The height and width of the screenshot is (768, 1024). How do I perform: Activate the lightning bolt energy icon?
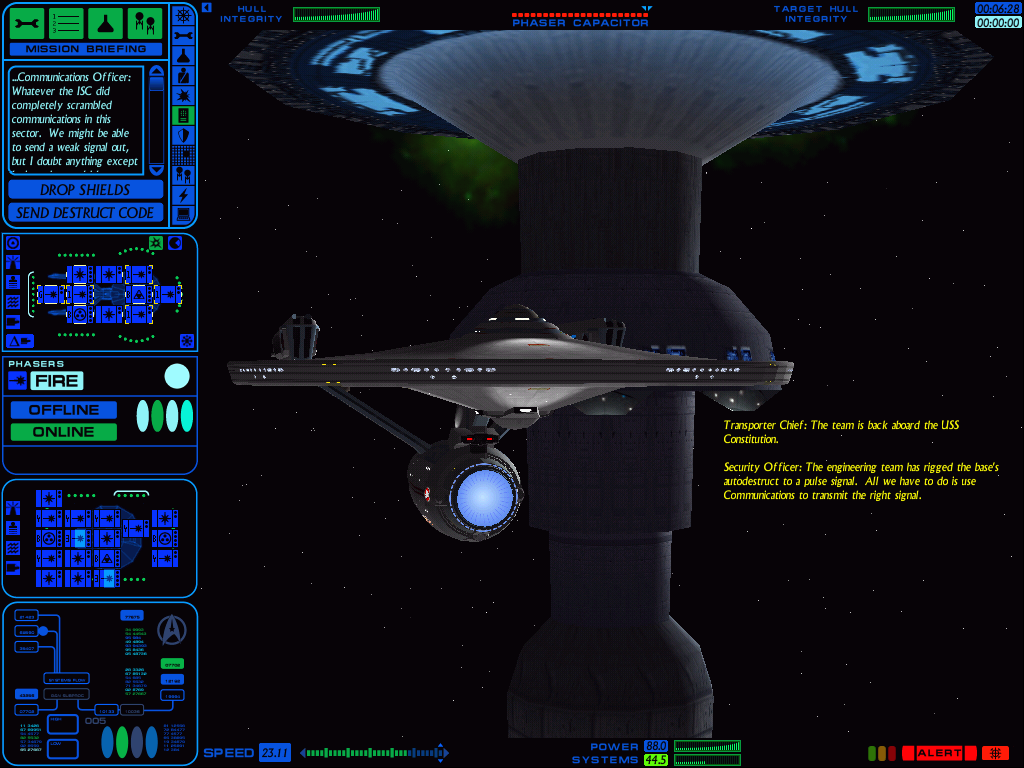click(183, 195)
